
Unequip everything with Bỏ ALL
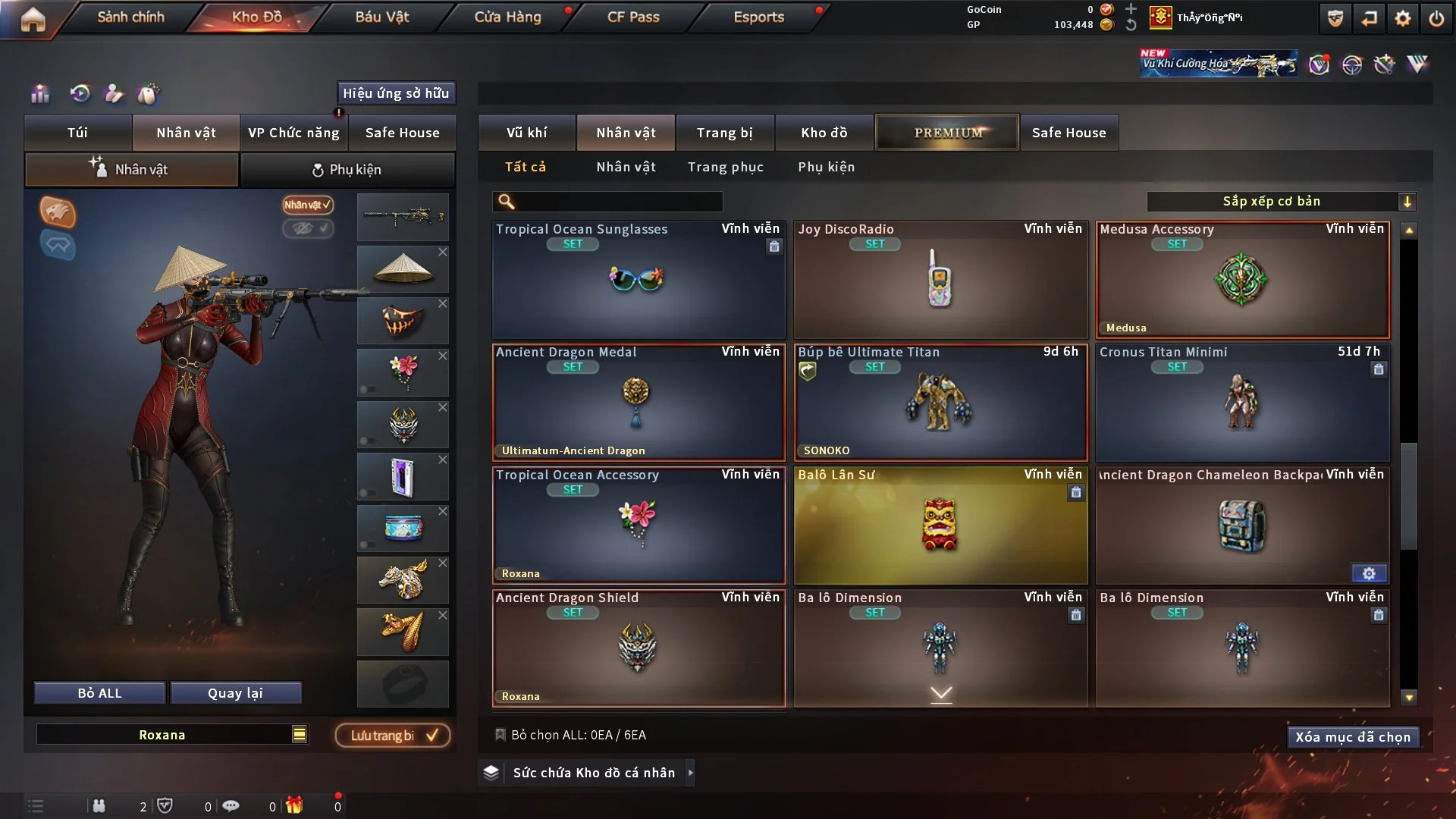(x=99, y=693)
